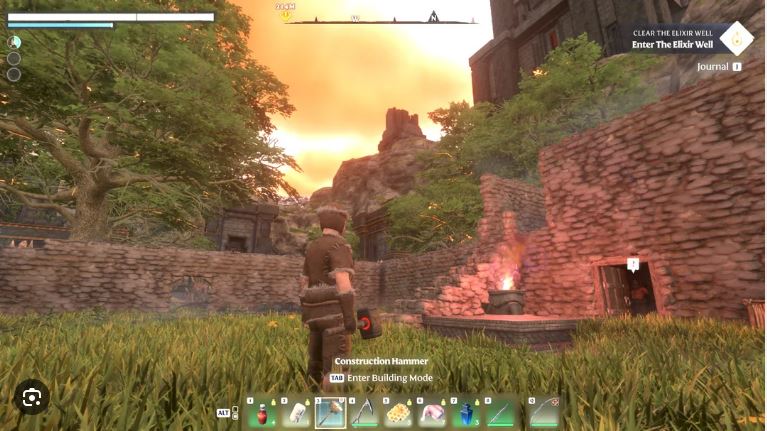767x431 pixels.
Task: Click the compass bar at the top
Action: (x=380, y=18)
